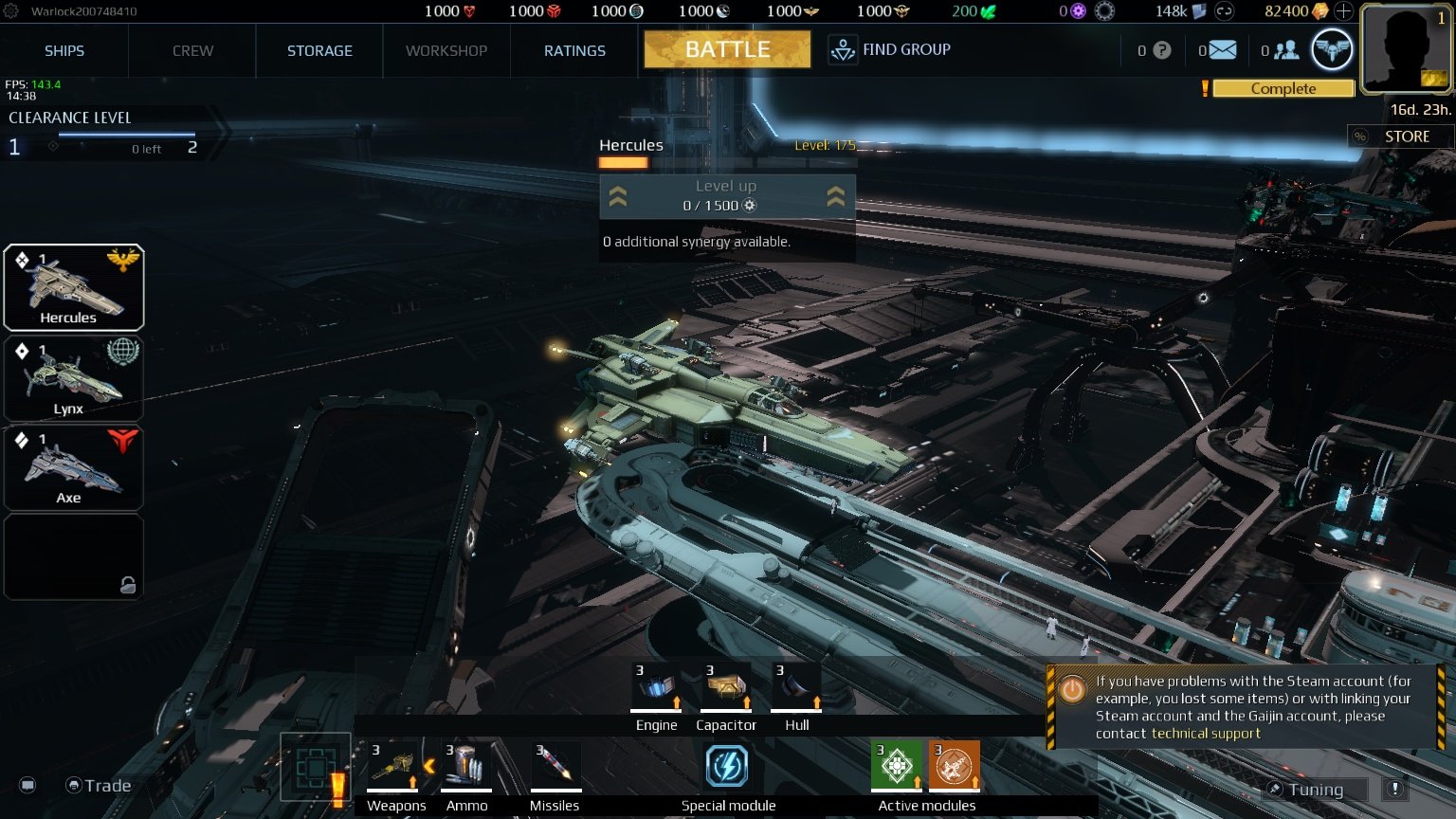Select the Axe ship
This screenshot has height=819, width=1456.
tap(74, 466)
